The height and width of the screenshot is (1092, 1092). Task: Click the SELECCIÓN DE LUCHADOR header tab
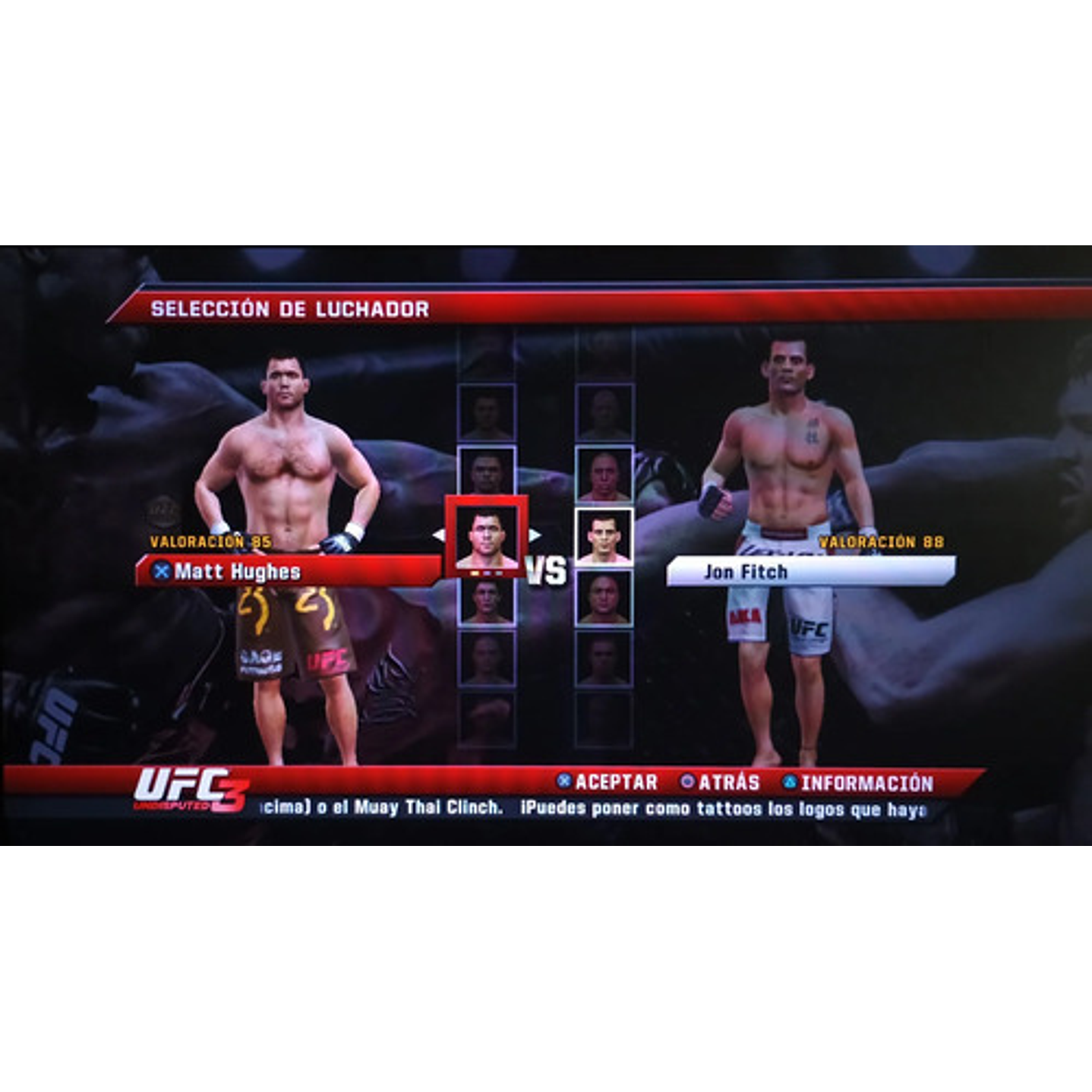click(289, 308)
